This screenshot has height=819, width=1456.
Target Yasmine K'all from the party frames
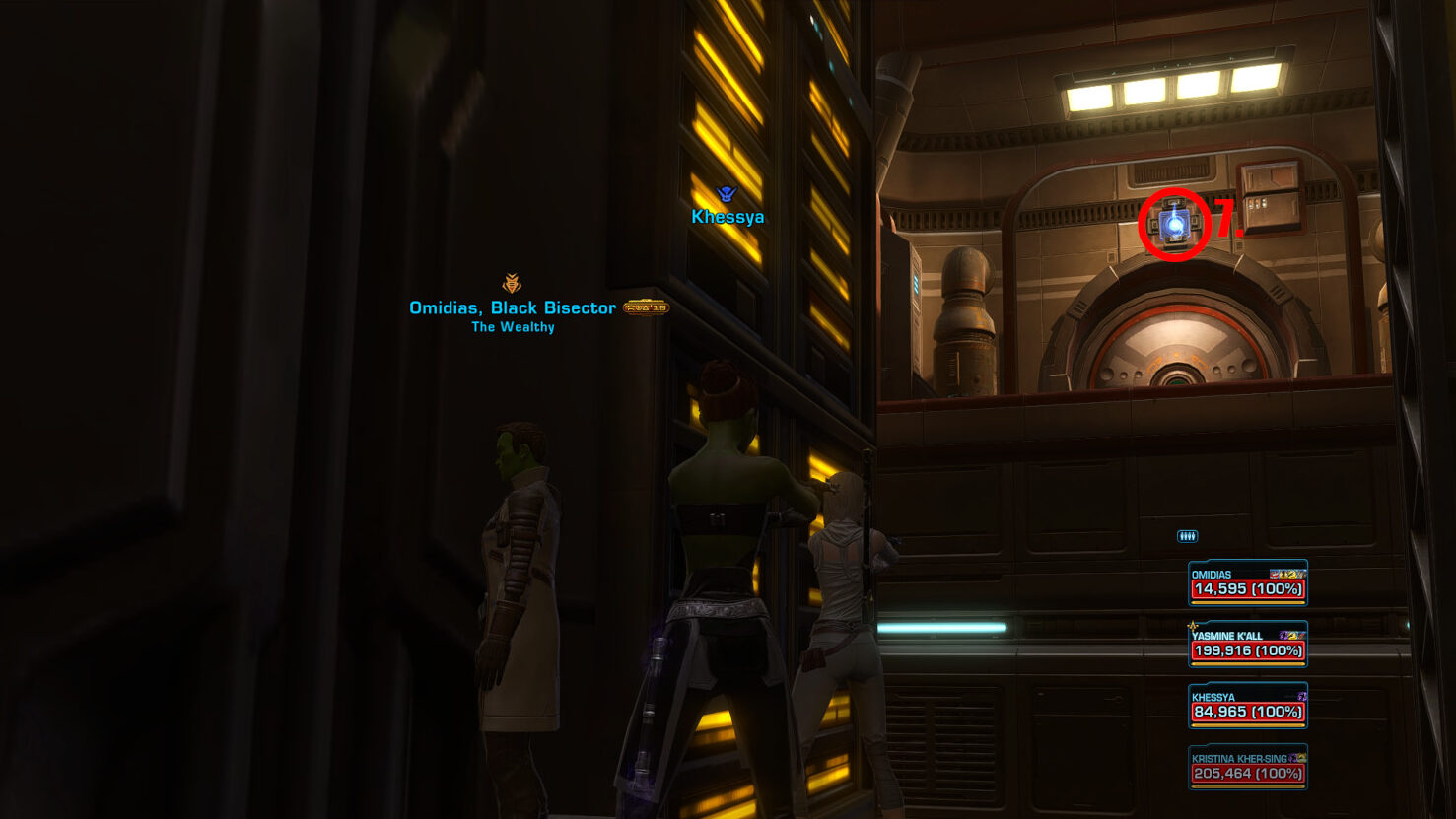pyautogui.click(x=1247, y=645)
